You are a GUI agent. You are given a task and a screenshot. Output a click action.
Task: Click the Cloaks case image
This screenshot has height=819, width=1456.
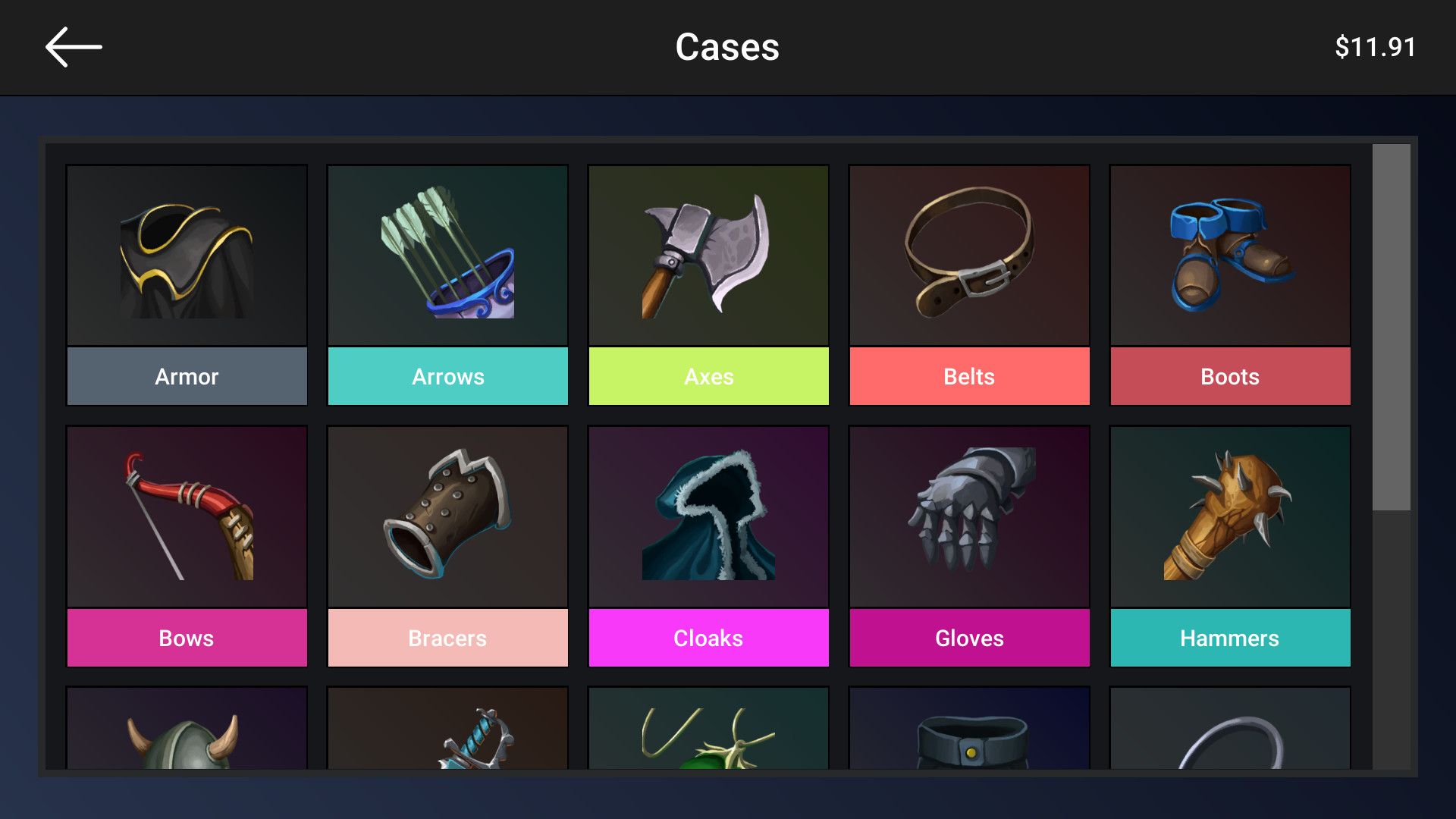[708, 516]
